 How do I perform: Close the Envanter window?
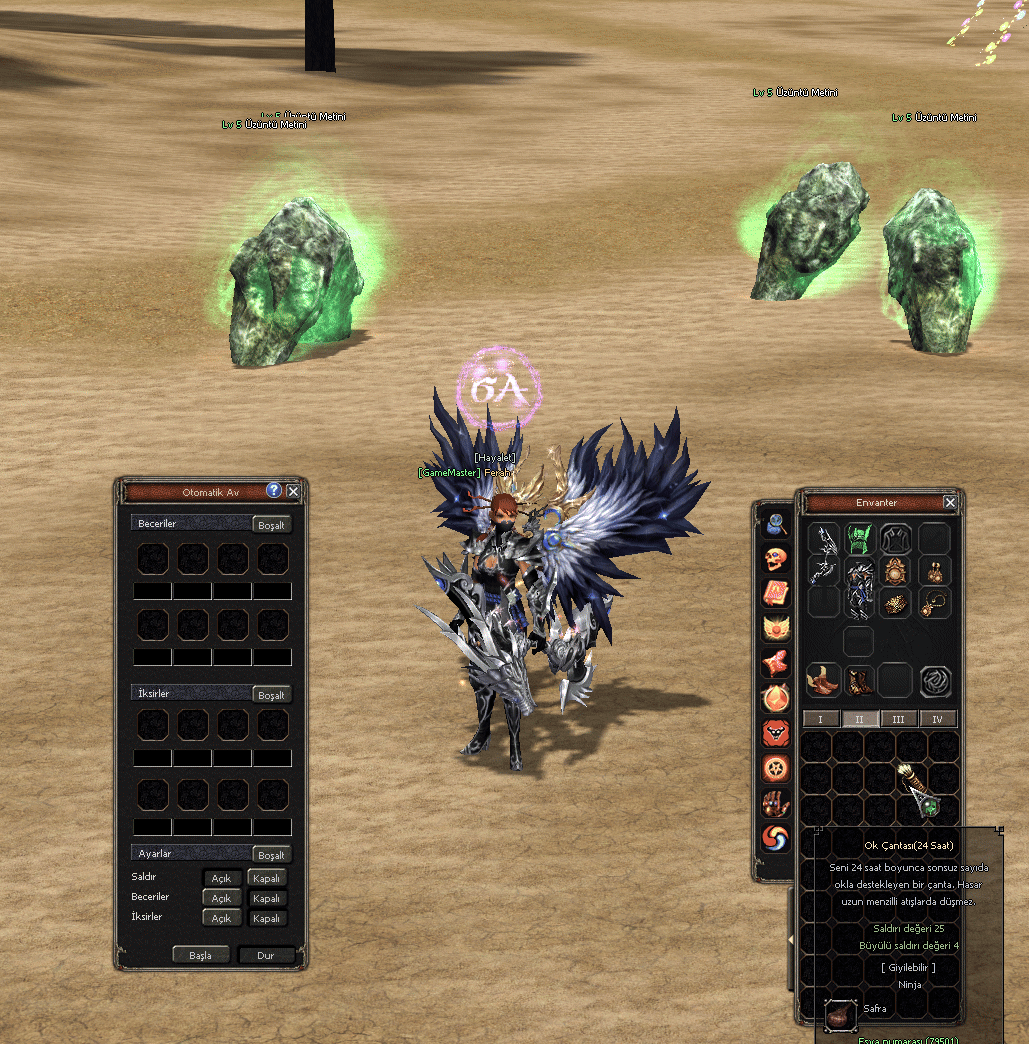tap(950, 502)
